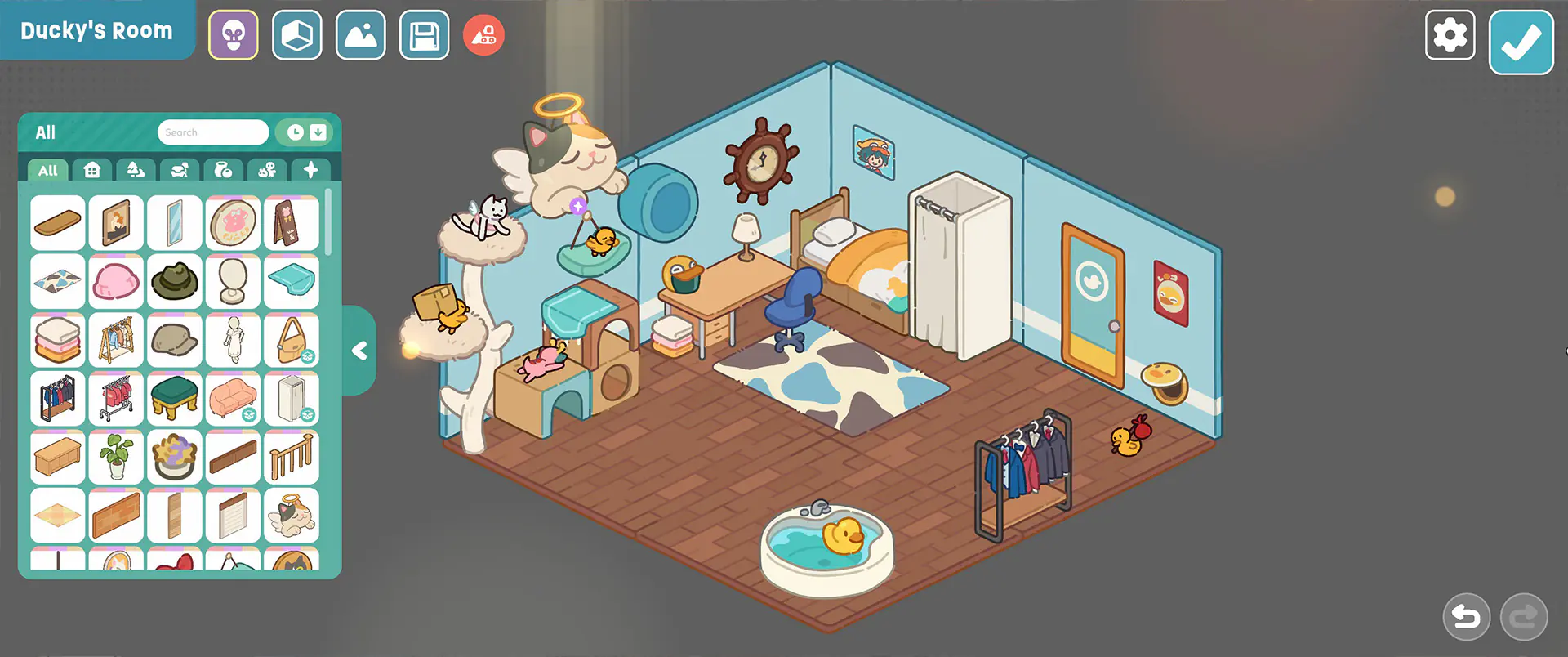
Task: Choose the angel cat with halo item
Action: coord(292,516)
